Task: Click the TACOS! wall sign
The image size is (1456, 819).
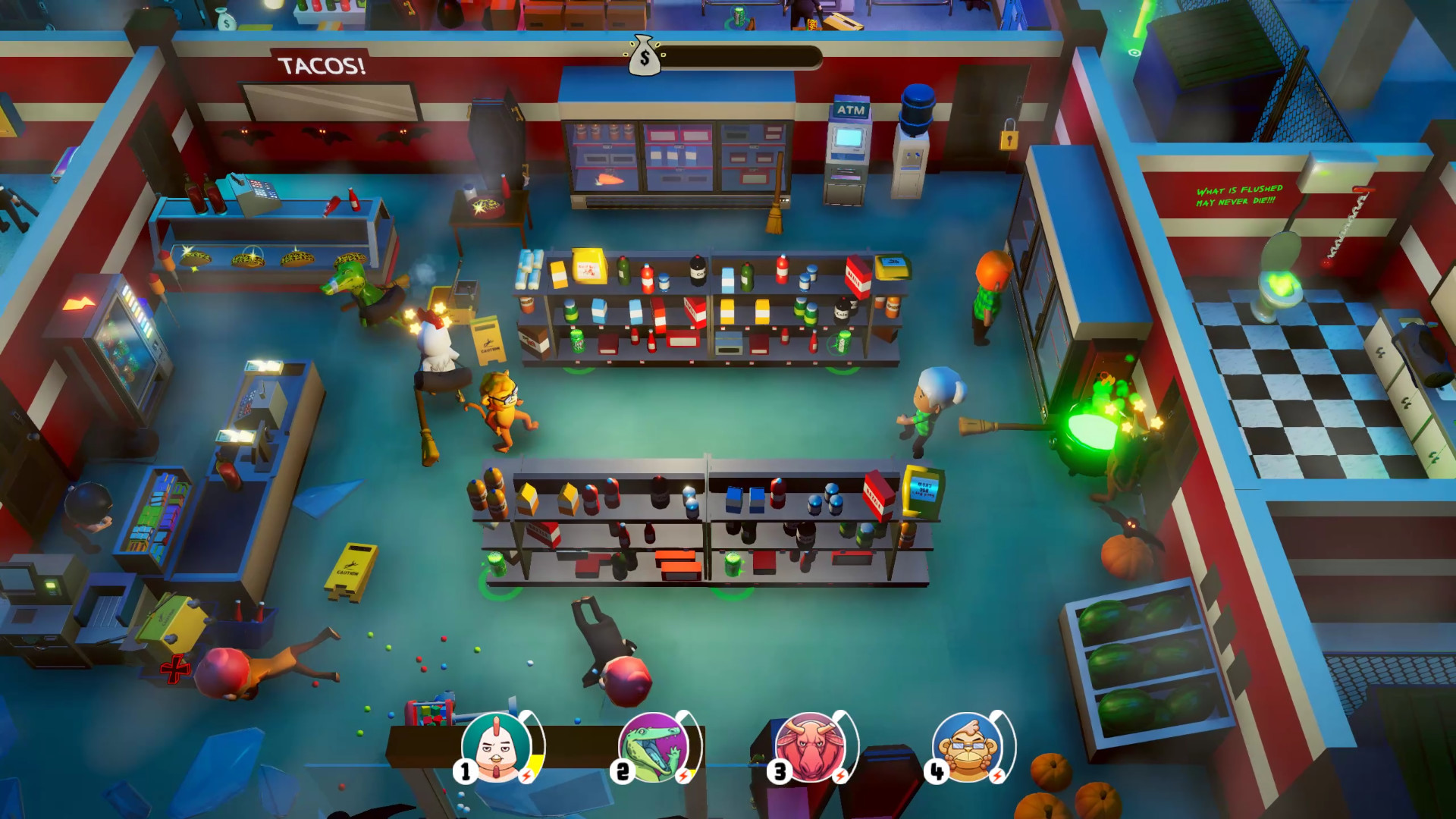Action: click(321, 67)
